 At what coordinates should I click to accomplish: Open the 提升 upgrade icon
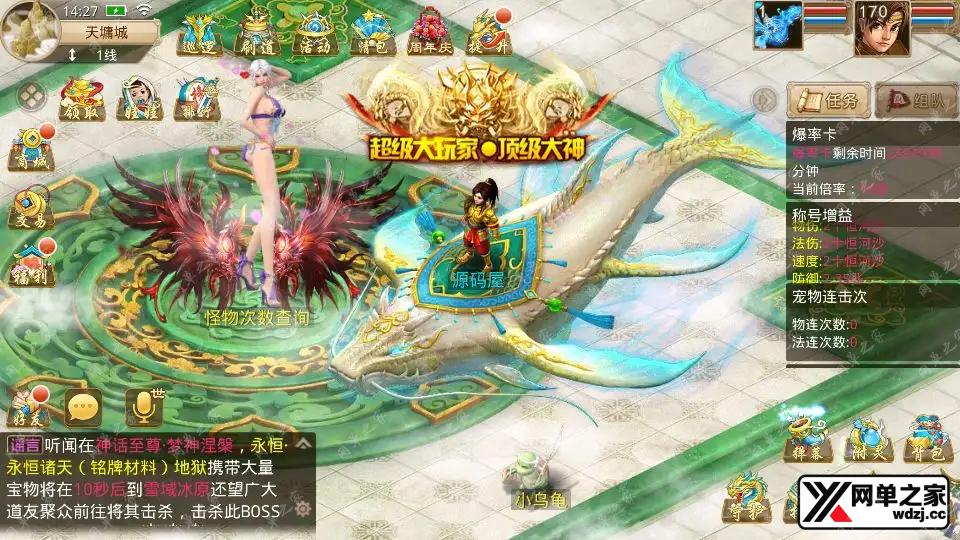pyautogui.click(x=489, y=33)
